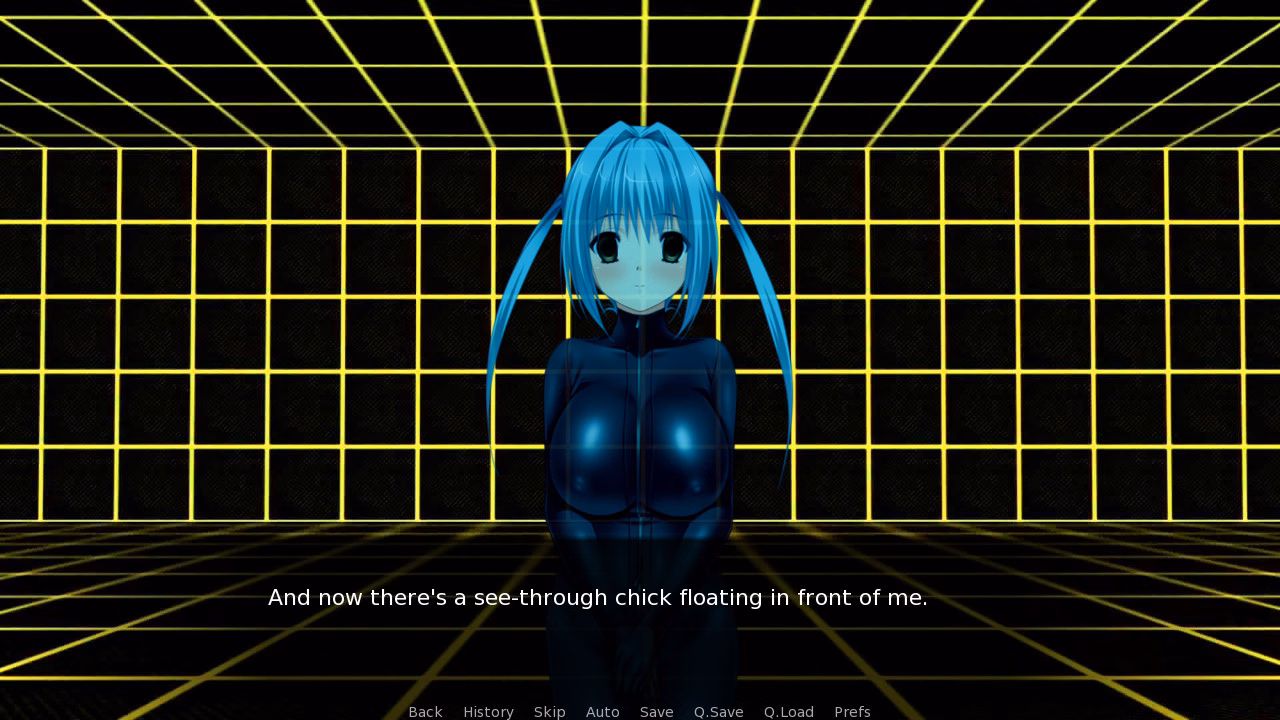Click the quick menu bar at the bottom
The width and height of the screenshot is (1280, 720).
point(640,712)
